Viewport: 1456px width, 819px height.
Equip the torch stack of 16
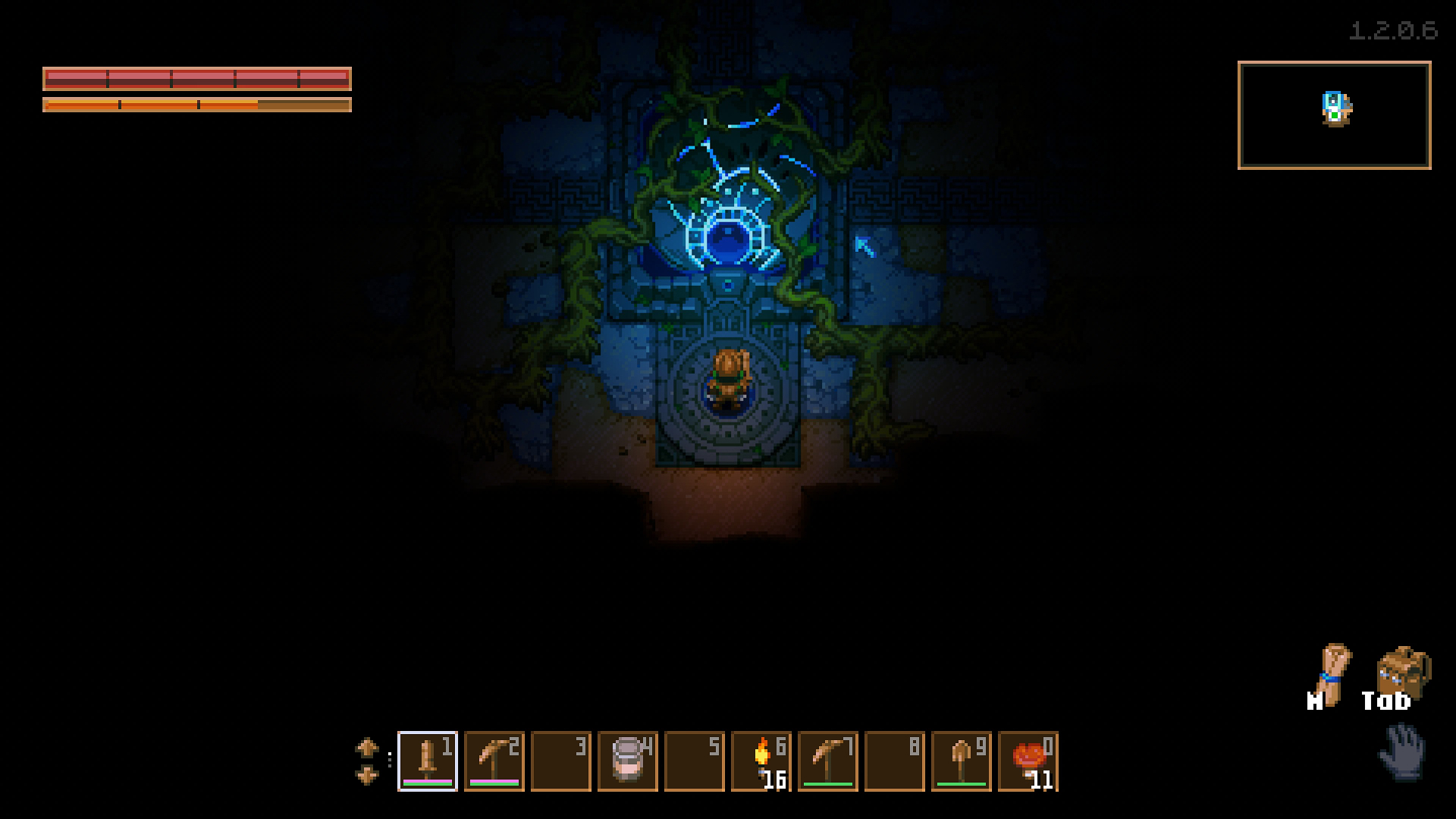pyautogui.click(x=761, y=761)
